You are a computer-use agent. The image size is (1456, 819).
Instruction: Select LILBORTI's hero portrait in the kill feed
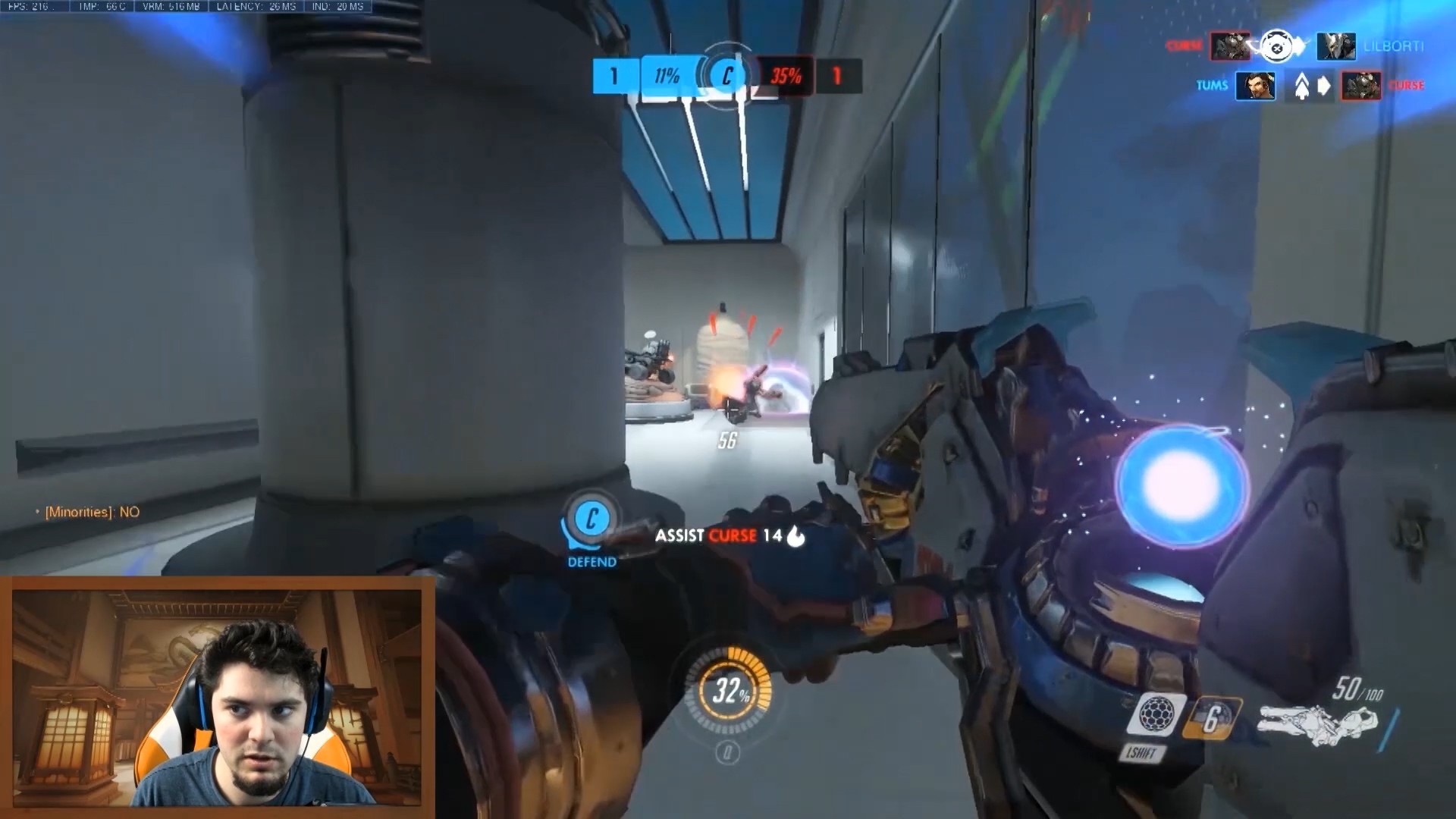coord(1335,46)
